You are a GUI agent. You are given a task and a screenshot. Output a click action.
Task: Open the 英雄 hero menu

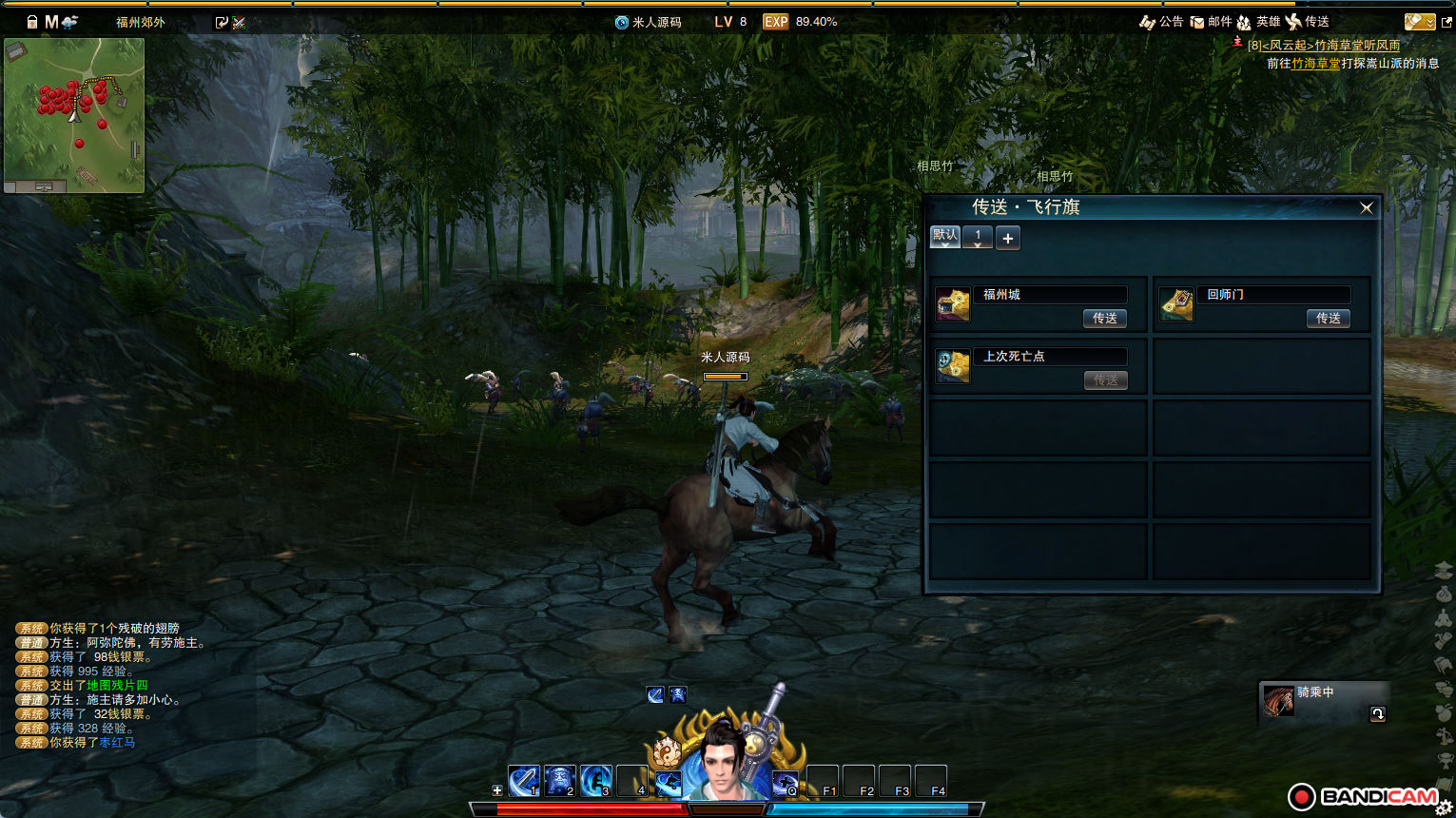click(x=1258, y=22)
